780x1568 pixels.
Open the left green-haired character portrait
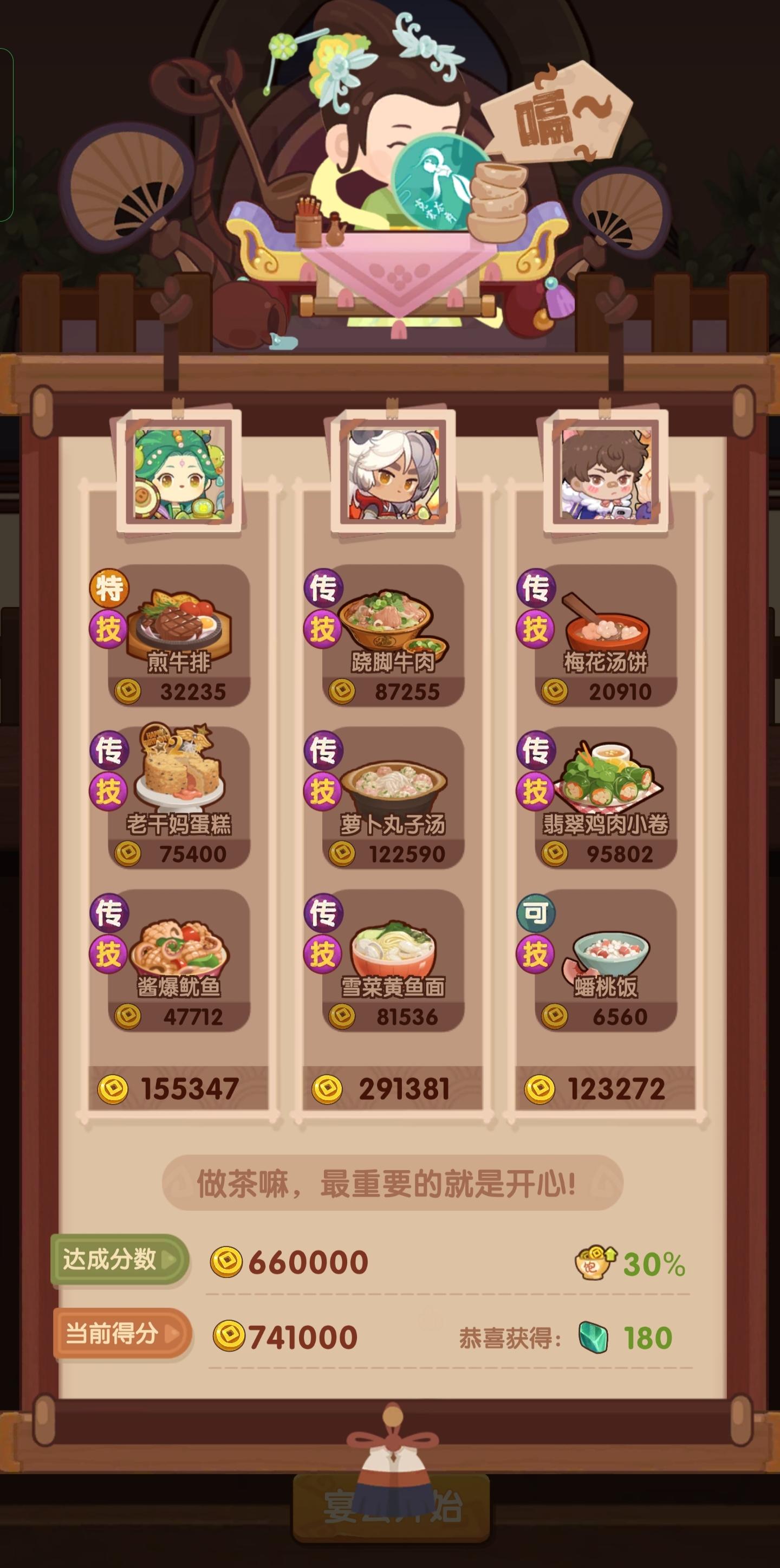click(178, 476)
